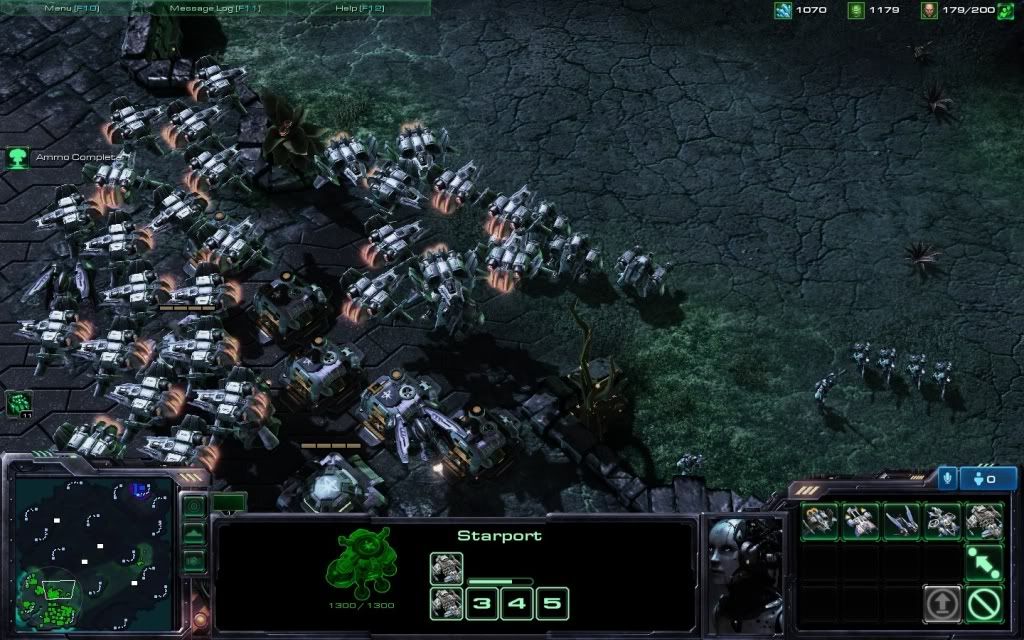The width and height of the screenshot is (1024, 640).
Task: Activate the minimap ping button
Action: coord(194,507)
